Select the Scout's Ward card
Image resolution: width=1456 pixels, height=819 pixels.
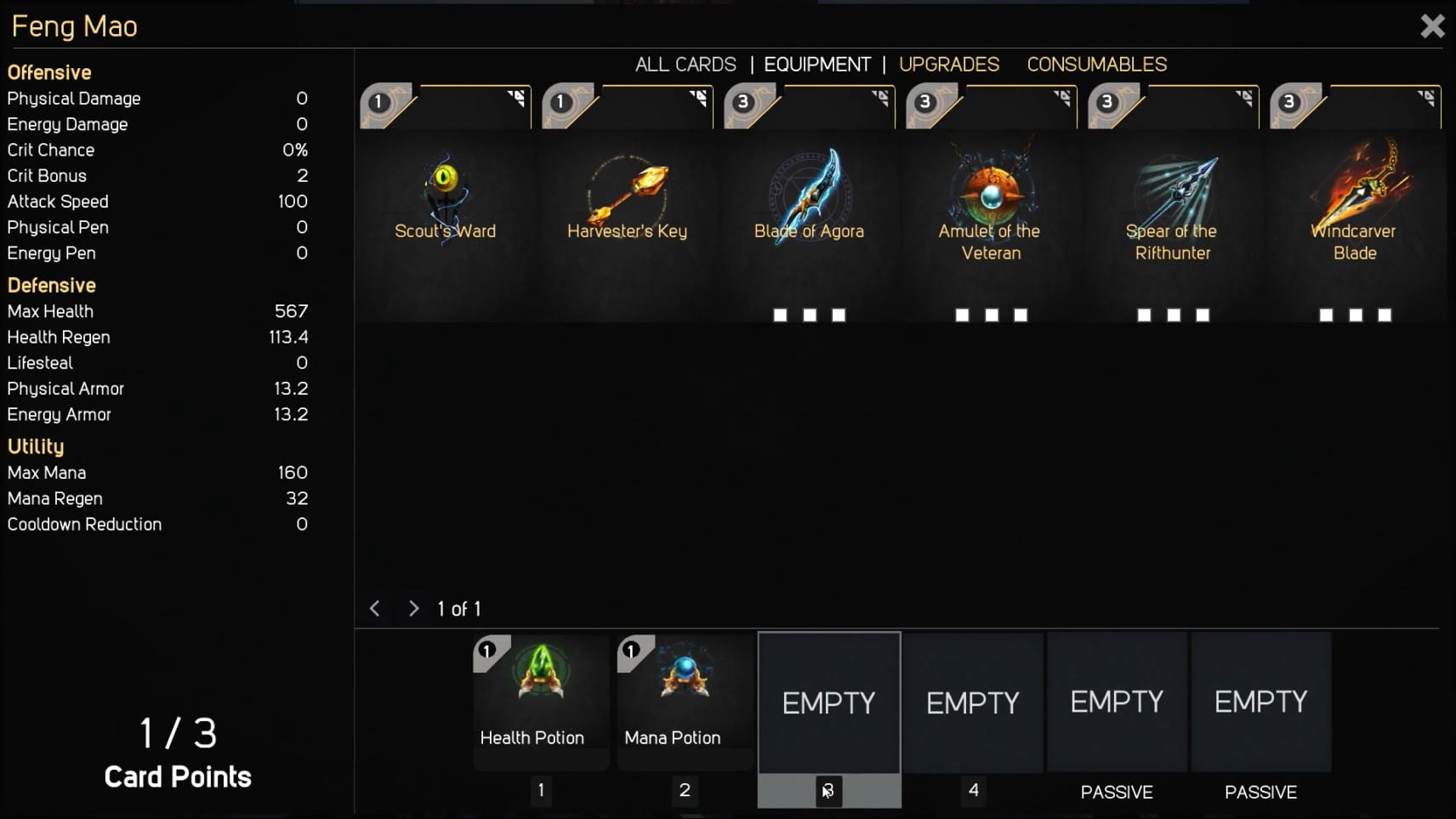click(445, 204)
